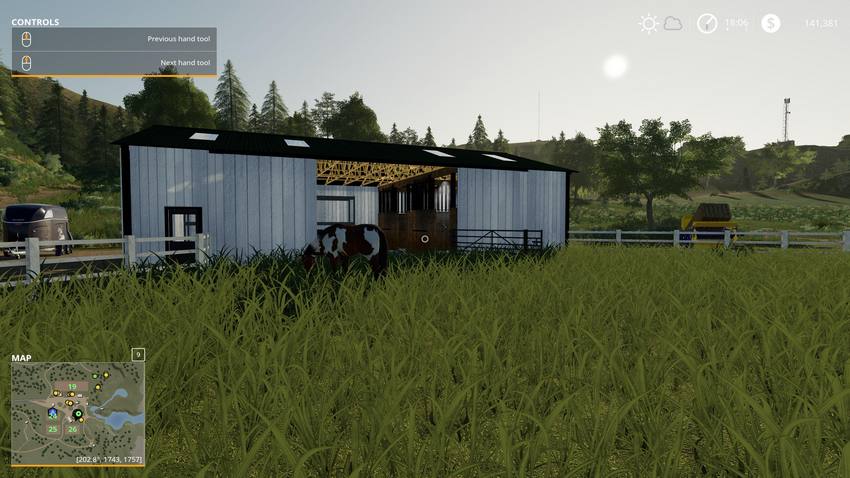Click the sun and cloud weather icon
Image resolution: width=850 pixels, height=478 pixels.
[x=660, y=23]
